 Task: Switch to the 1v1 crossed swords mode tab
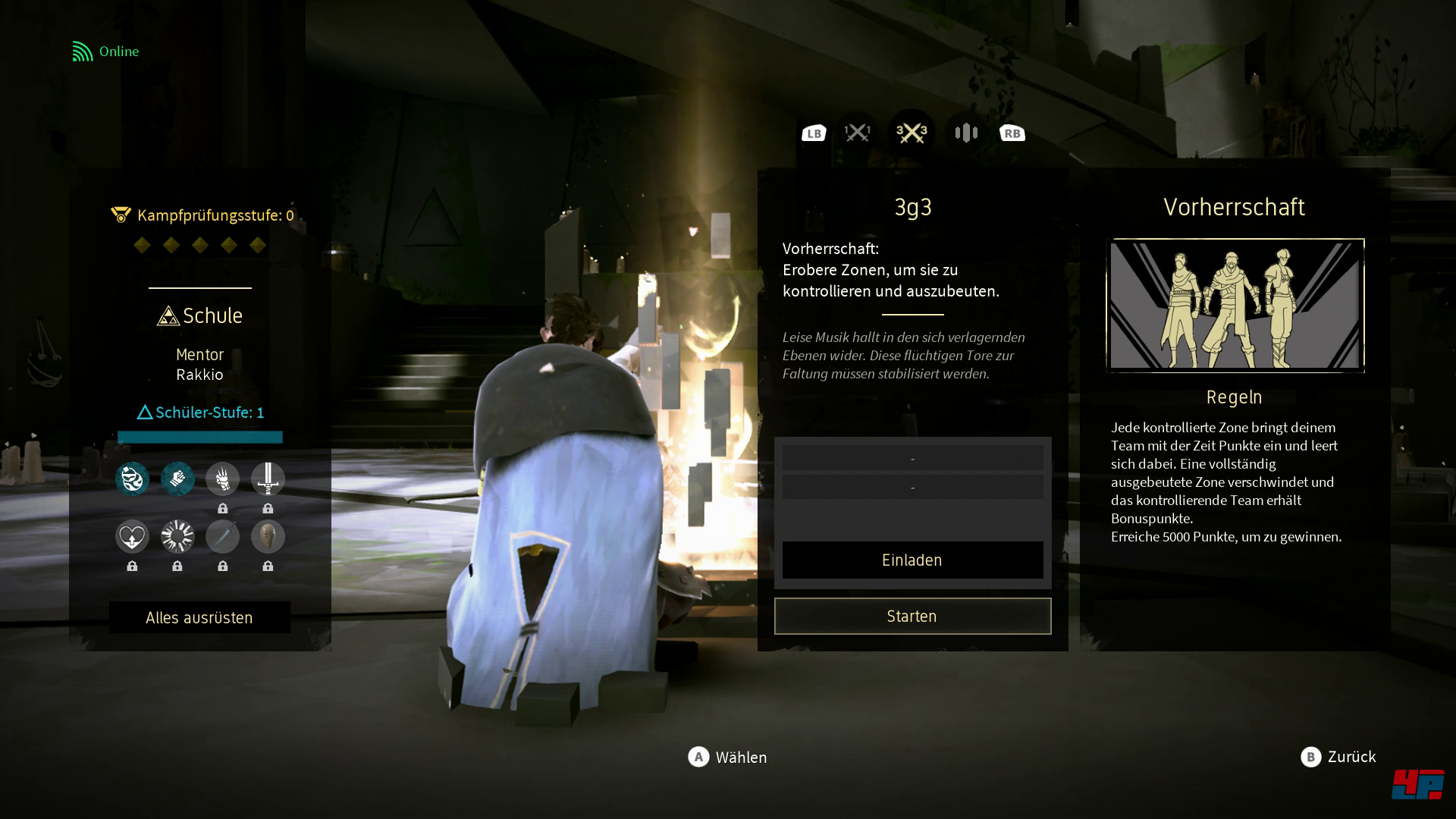click(x=858, y=133)
